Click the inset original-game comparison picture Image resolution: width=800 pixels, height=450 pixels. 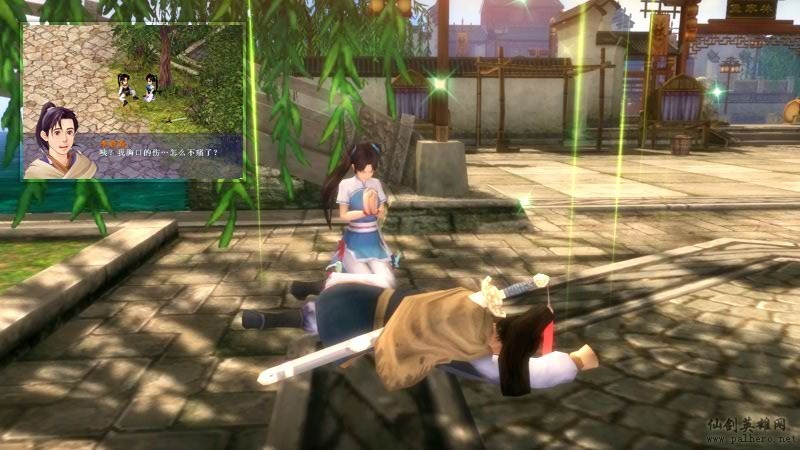coord(133,101)
